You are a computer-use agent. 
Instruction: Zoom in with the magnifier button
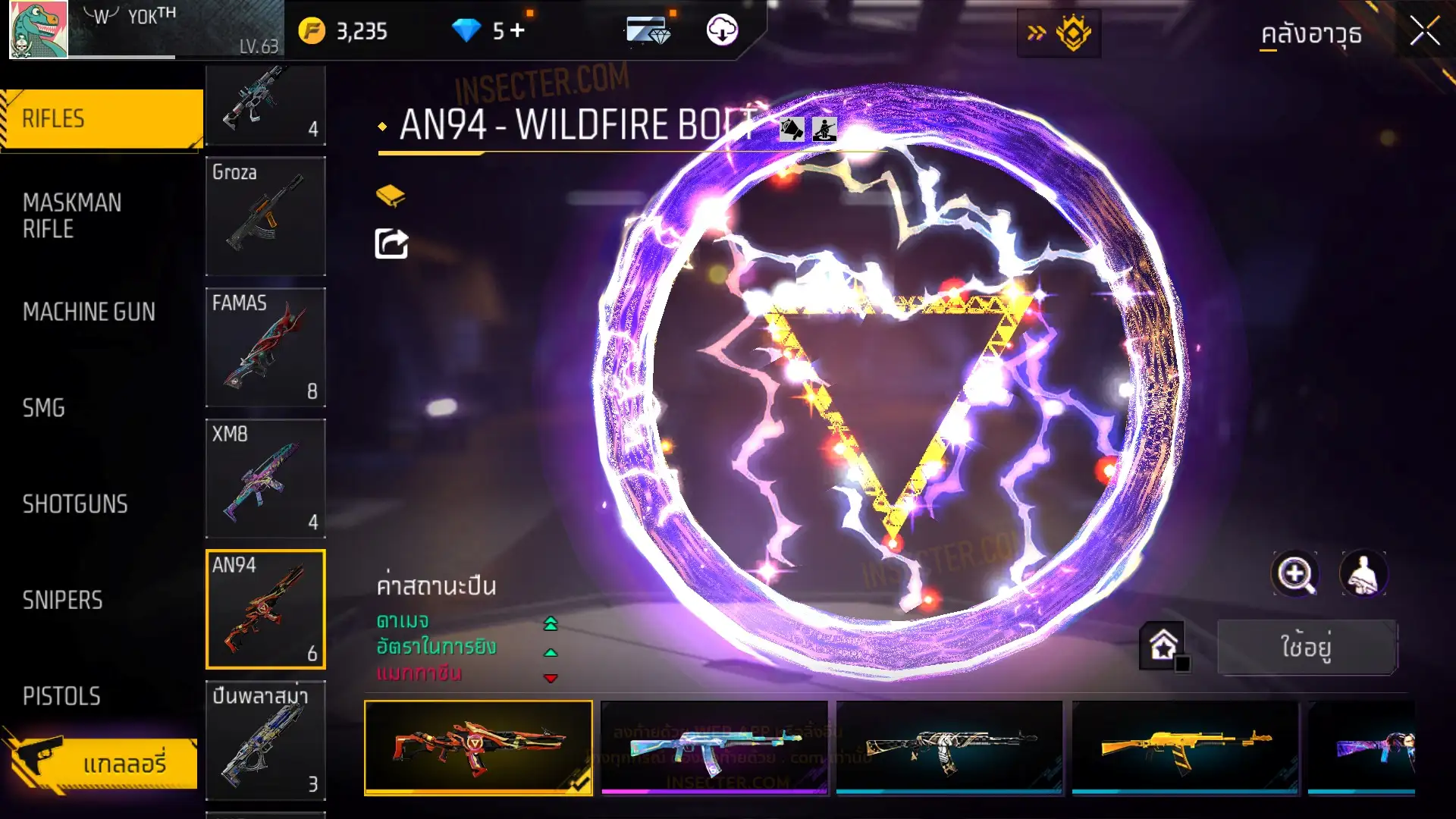[x=1295, y=574]
